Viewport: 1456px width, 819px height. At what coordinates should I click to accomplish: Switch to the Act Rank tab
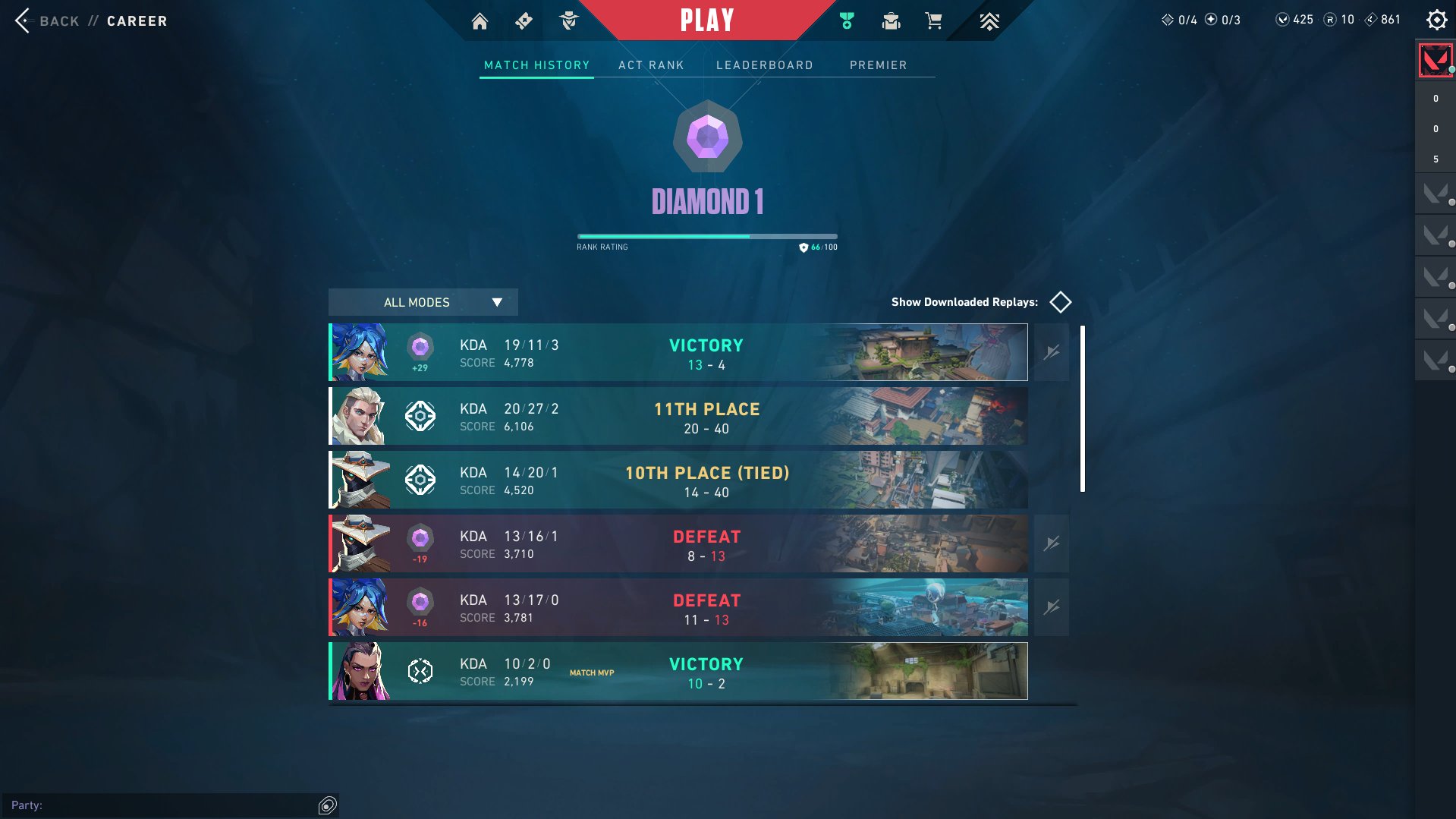[651, 65]
